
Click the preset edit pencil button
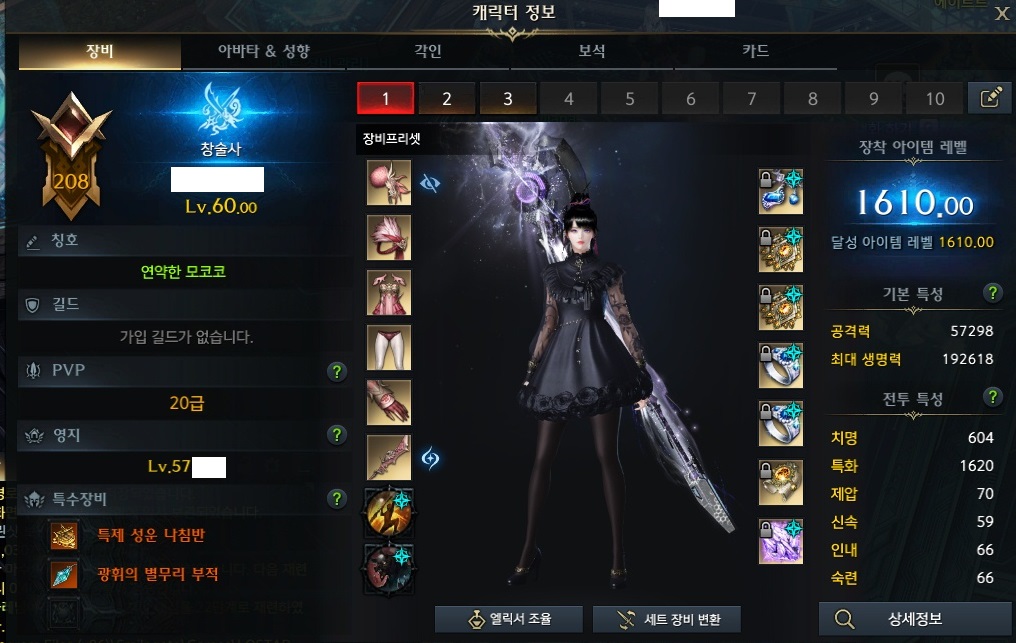pos(991,98)
